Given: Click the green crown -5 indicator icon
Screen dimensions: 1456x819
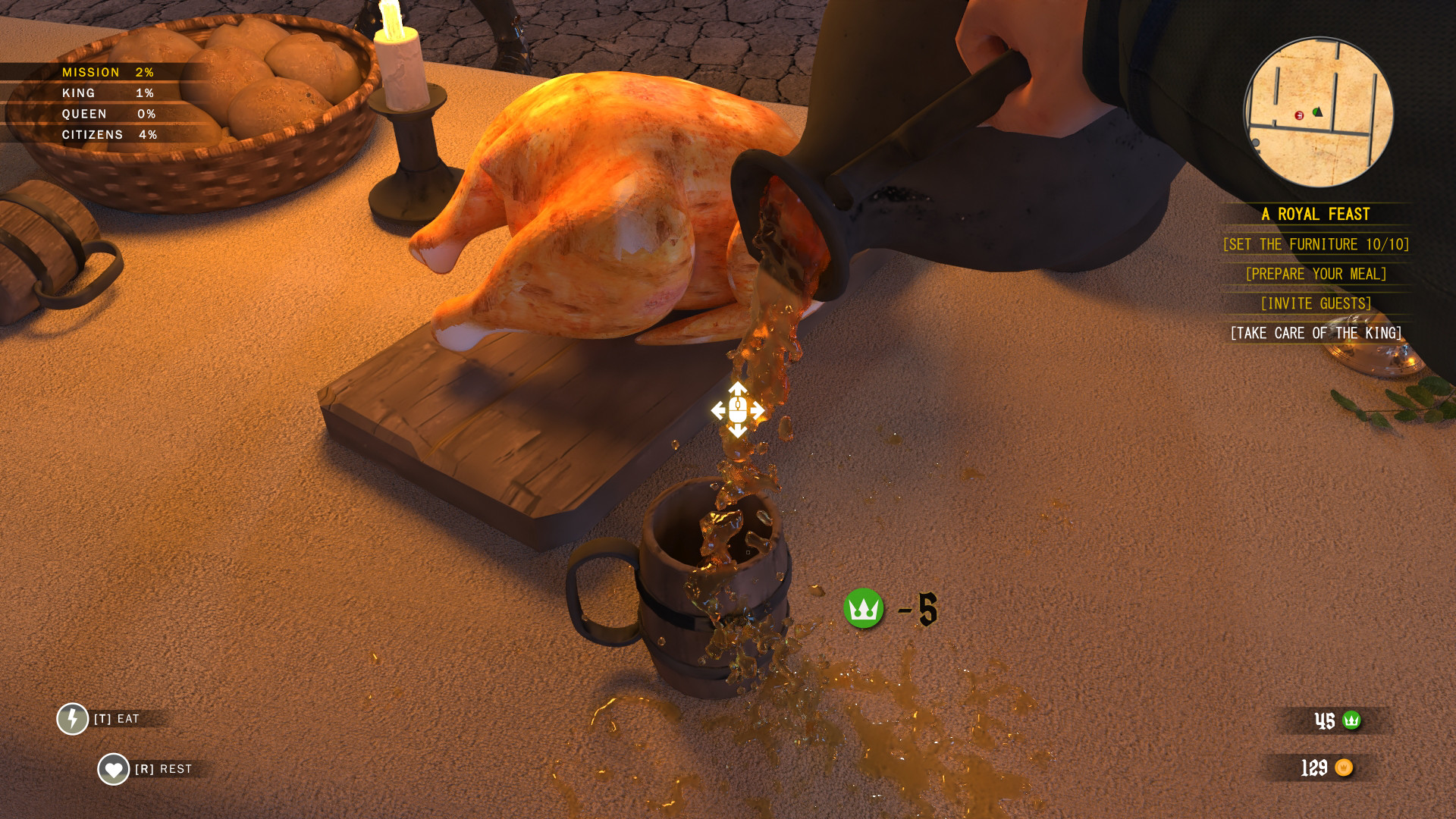Looking at the screenshot, I should [x=864, y=607].
